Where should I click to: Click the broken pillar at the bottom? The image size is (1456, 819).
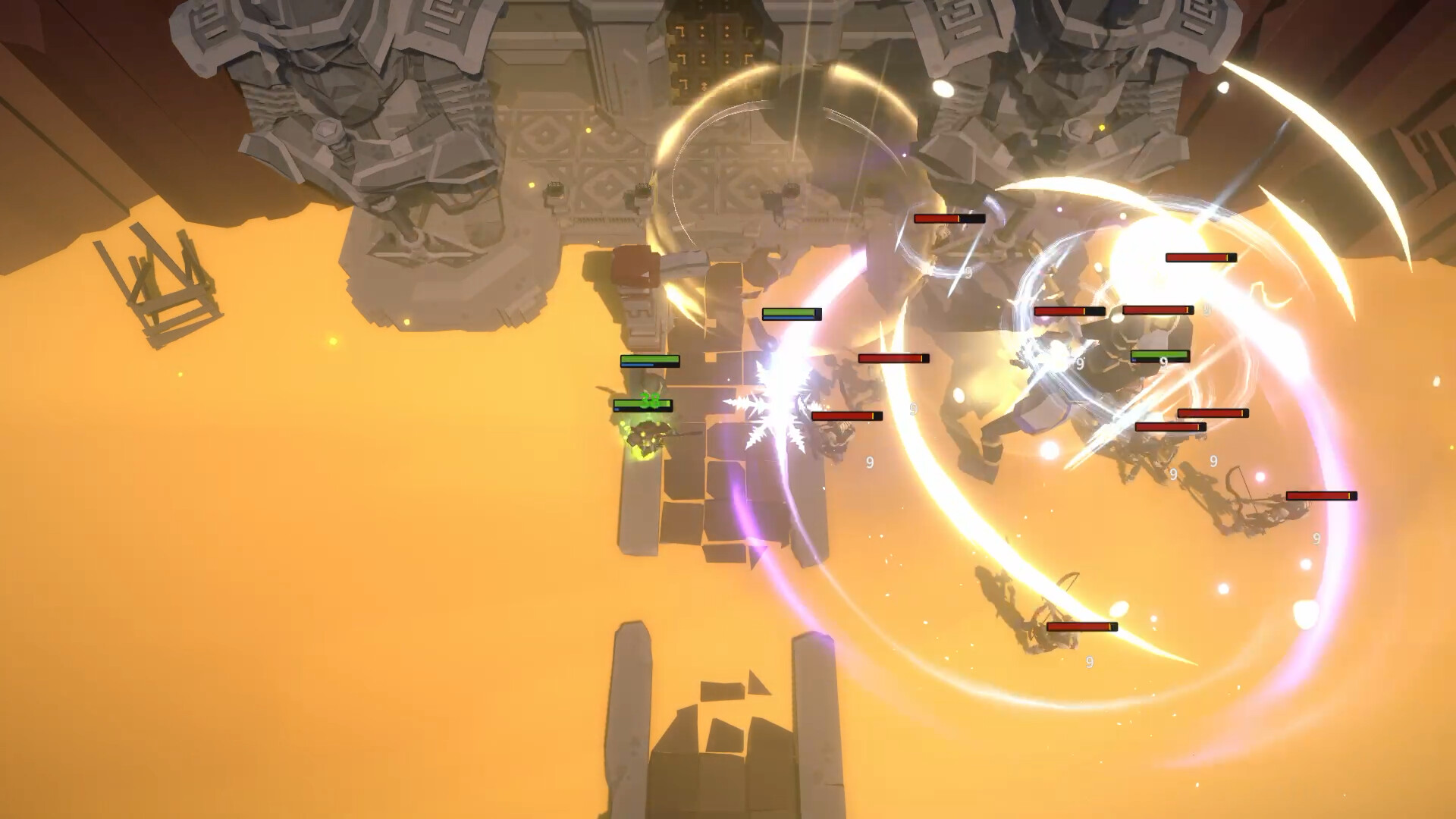click(629, 705)
